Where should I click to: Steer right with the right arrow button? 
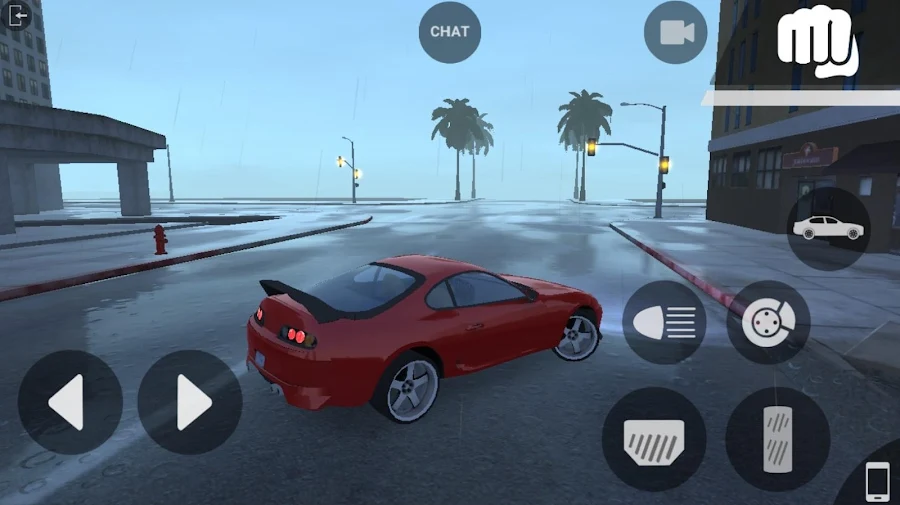pyautogui.click(x=190, y=402)
